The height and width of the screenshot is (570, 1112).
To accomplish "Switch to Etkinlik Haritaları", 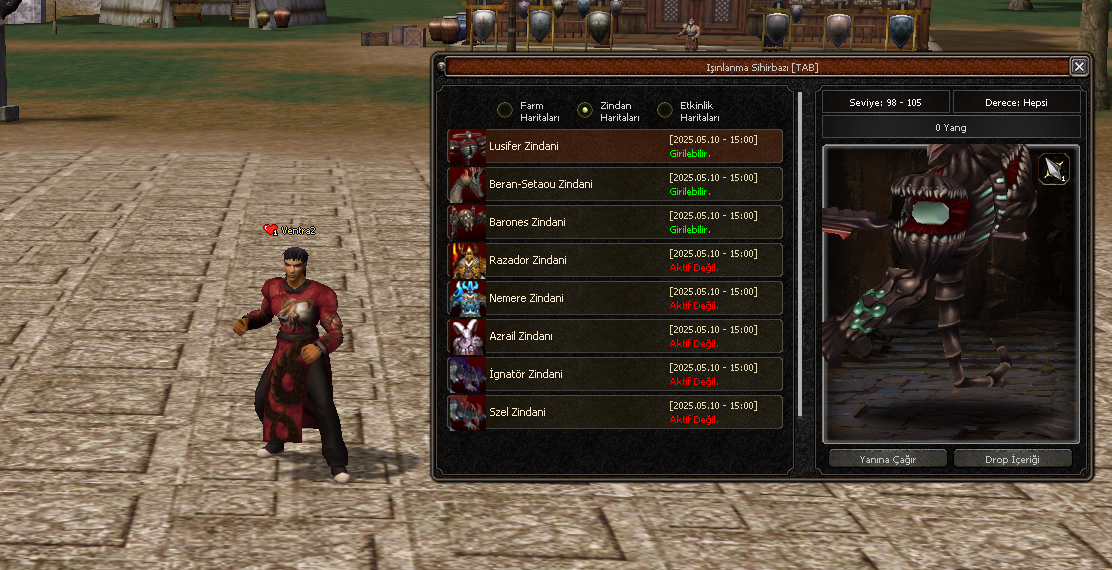I will tap(665, 110).
